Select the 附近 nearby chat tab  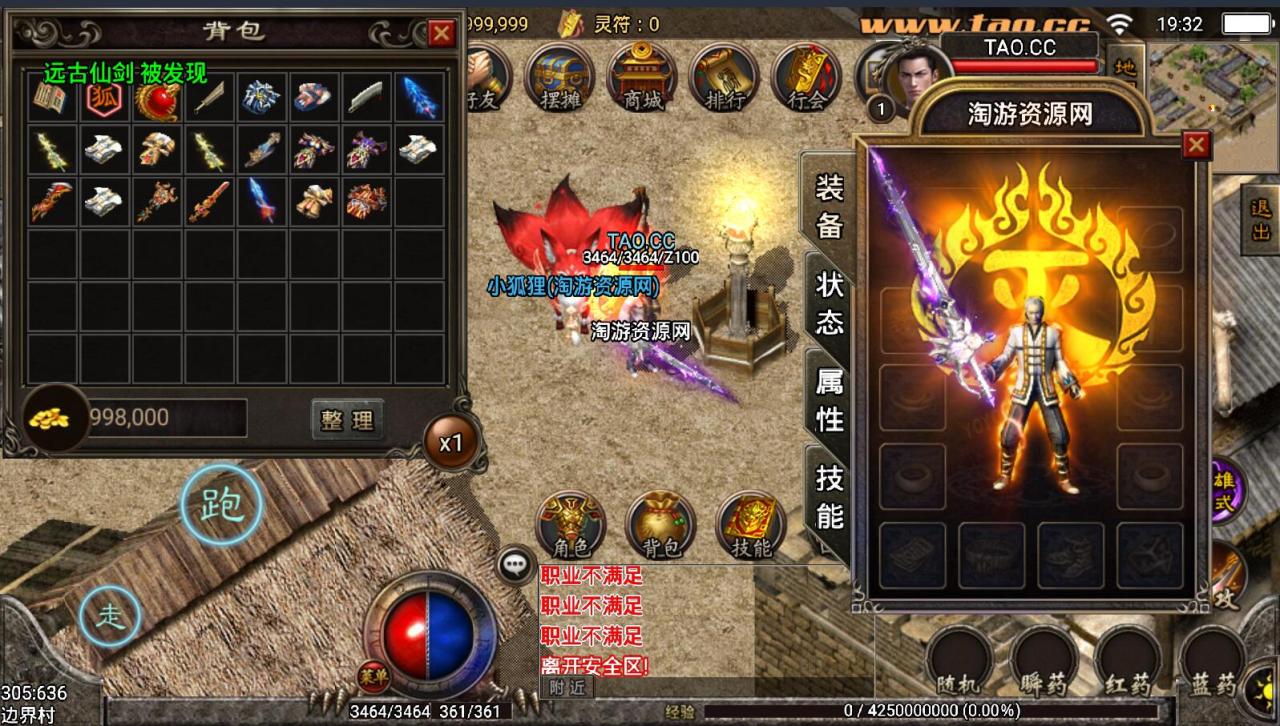pyautogui.click(x=567, y=688)
